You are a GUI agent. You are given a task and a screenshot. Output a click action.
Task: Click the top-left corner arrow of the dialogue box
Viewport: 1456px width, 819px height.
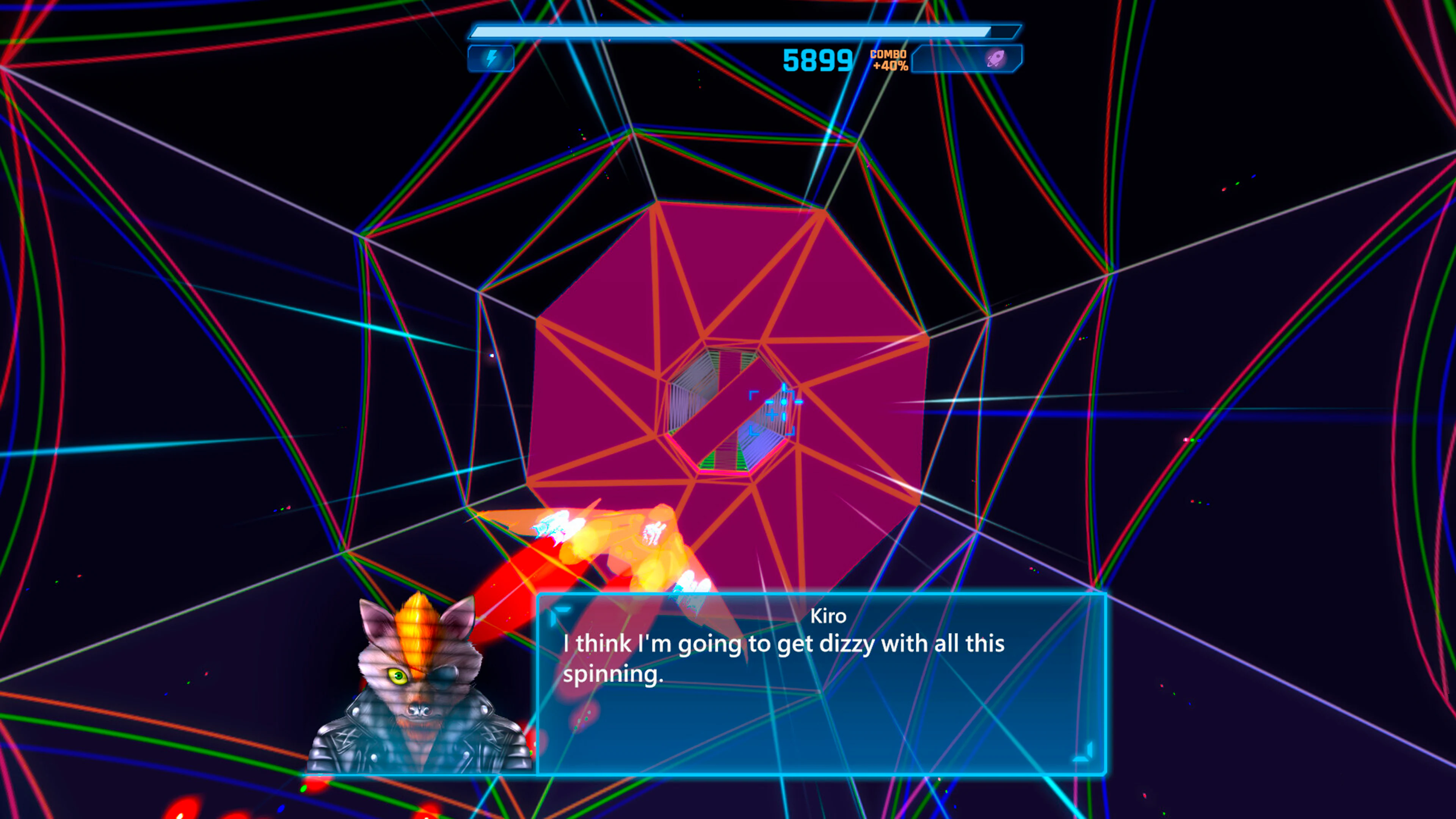tap(561, 610)
